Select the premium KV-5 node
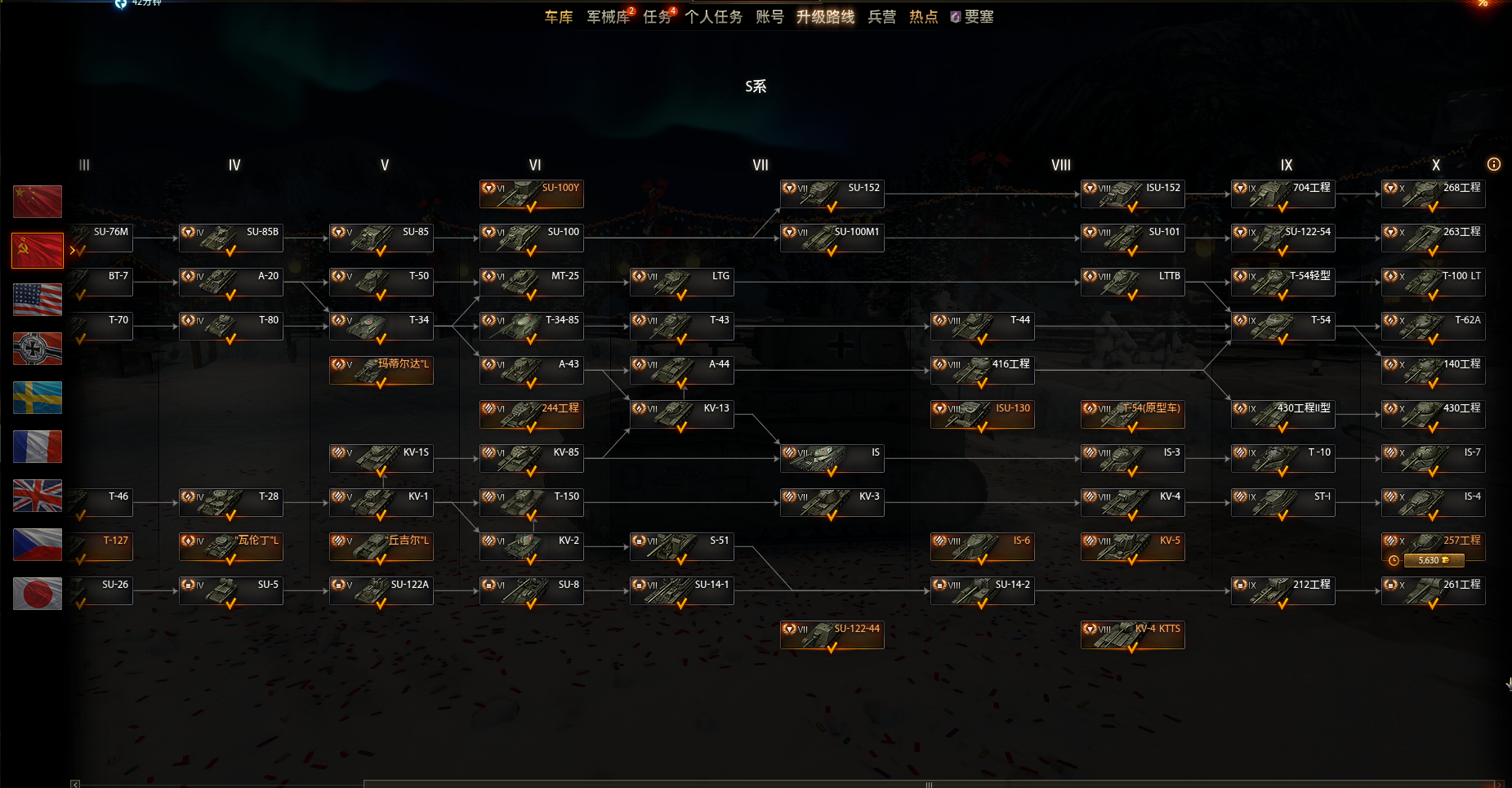The image size is (1512, 788). coord(1132,547)
